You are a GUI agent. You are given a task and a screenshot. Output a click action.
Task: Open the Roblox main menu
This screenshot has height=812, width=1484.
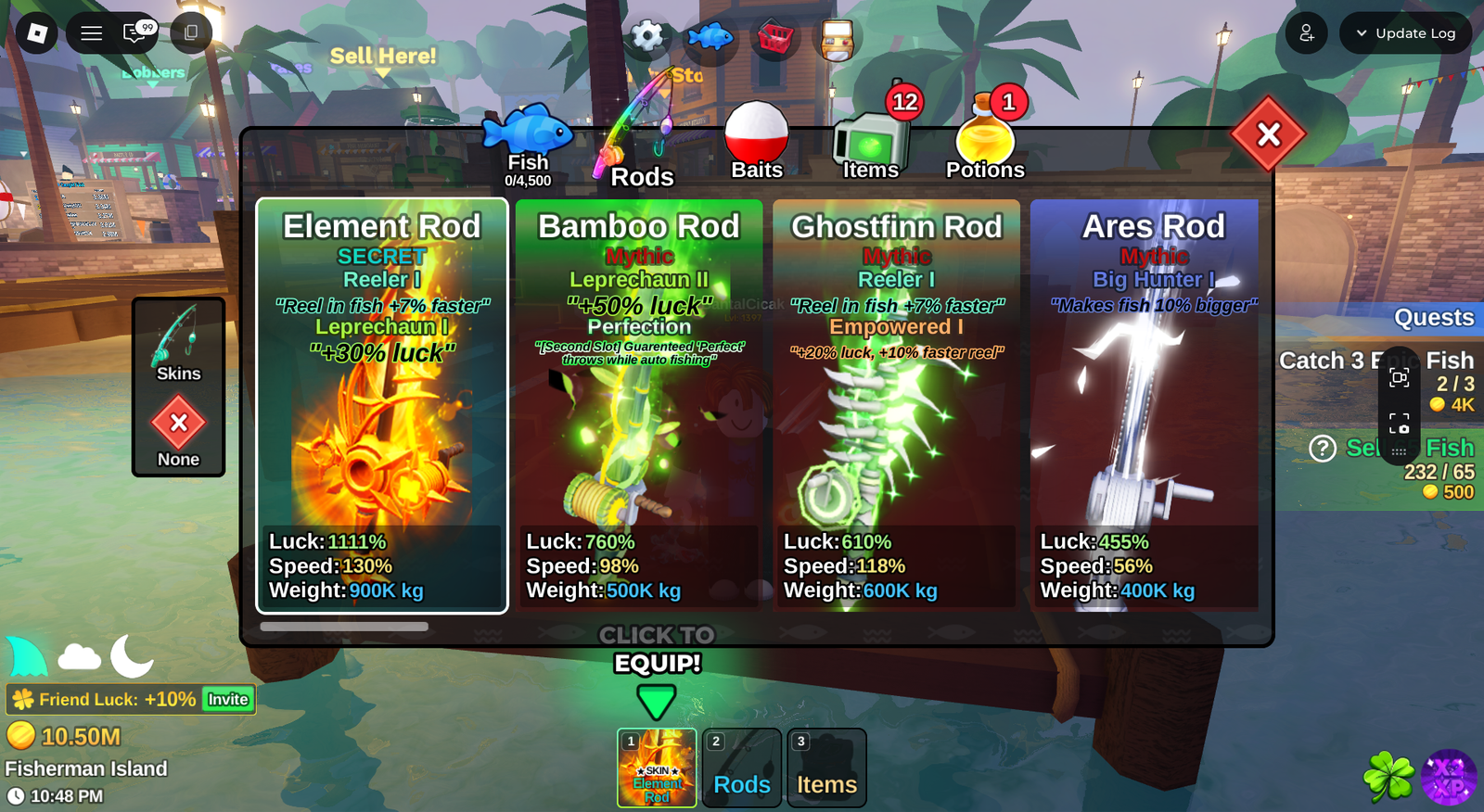[37, 33]
